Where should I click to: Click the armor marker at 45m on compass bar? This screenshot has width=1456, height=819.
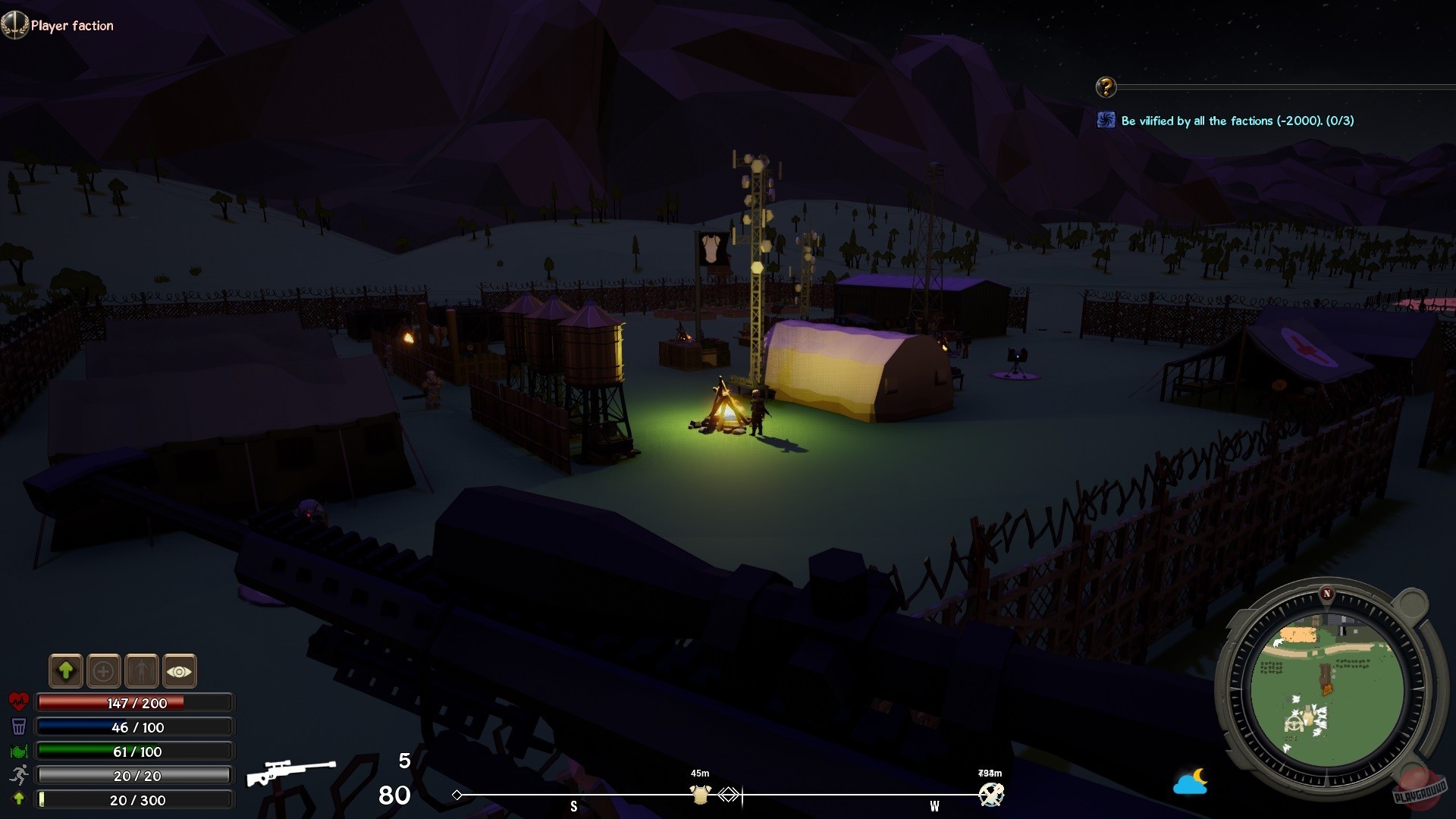[x=699, y=793]
